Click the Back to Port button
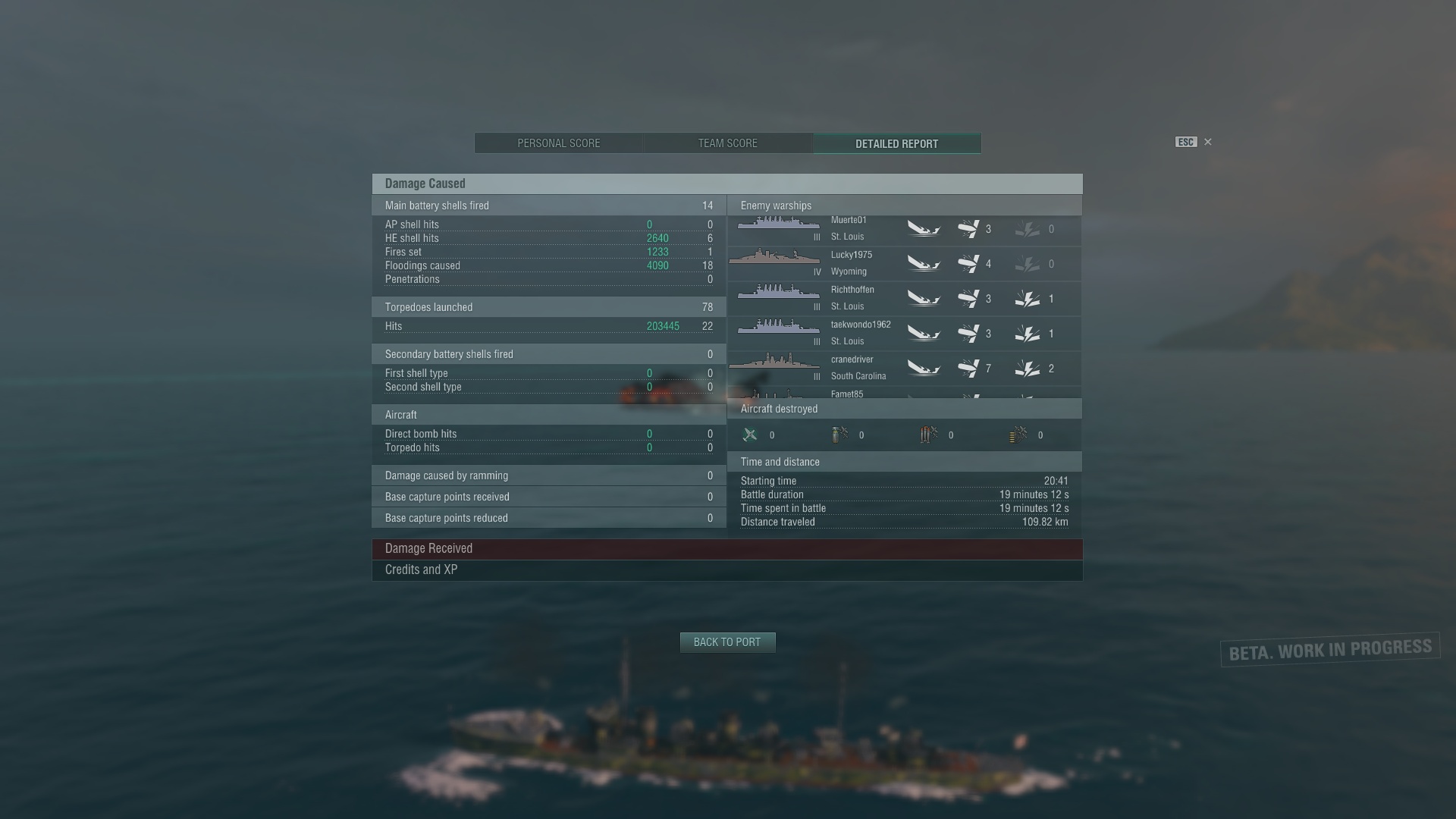Image resolution: width=1456 pixels, height=819 pixels. [727, 642]
